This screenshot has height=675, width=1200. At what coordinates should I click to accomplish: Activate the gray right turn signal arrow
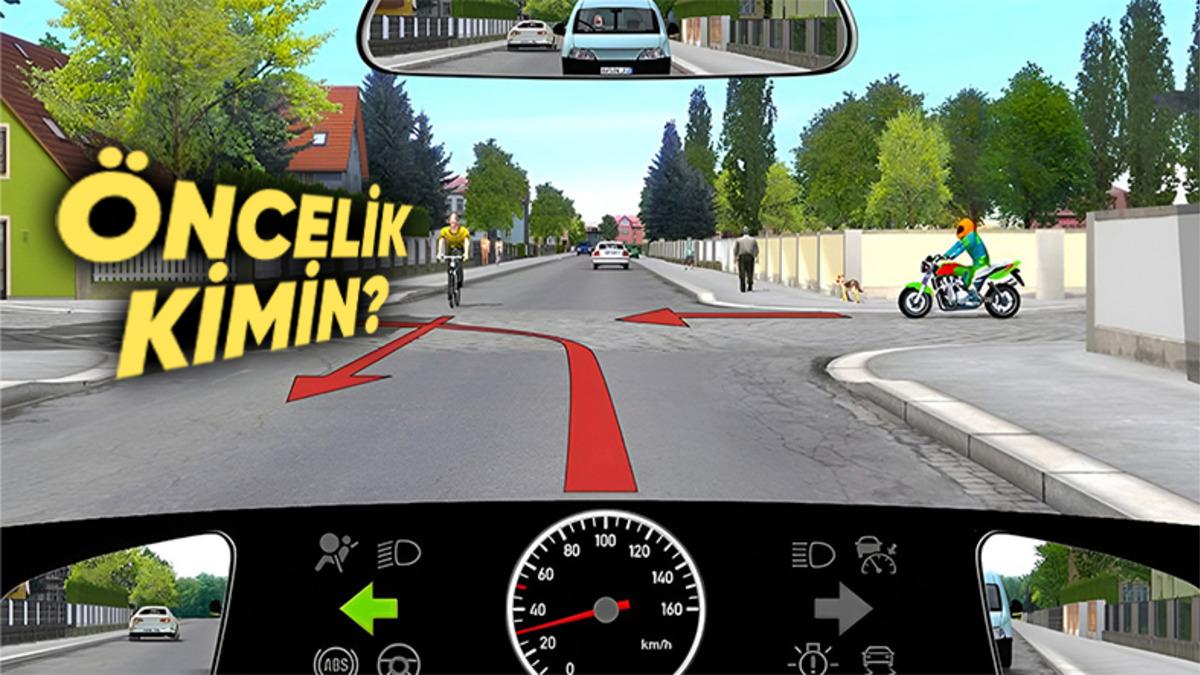coord(843,609)
